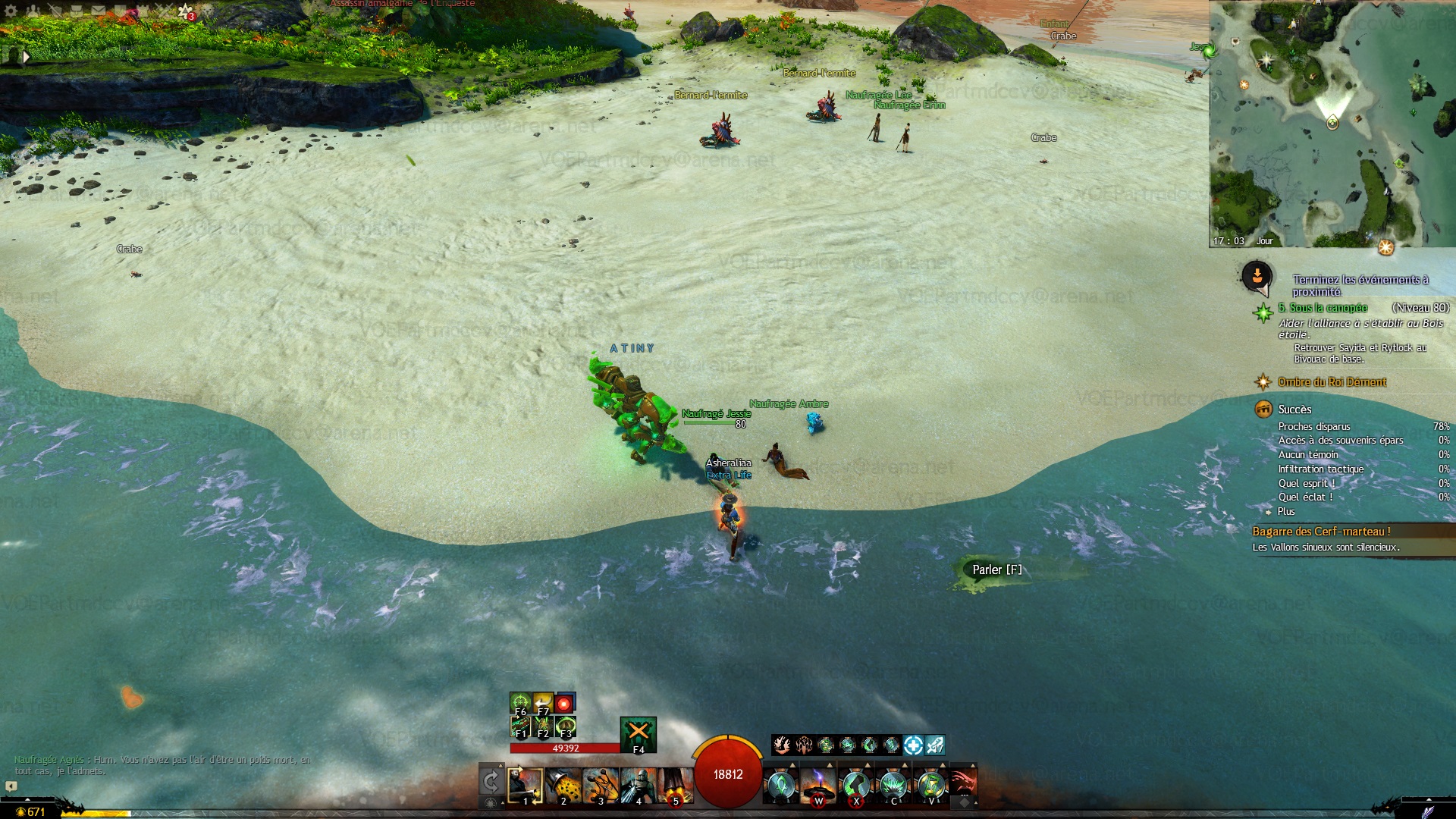
Task: Click the minimap
Action: tap(1332, 124)
